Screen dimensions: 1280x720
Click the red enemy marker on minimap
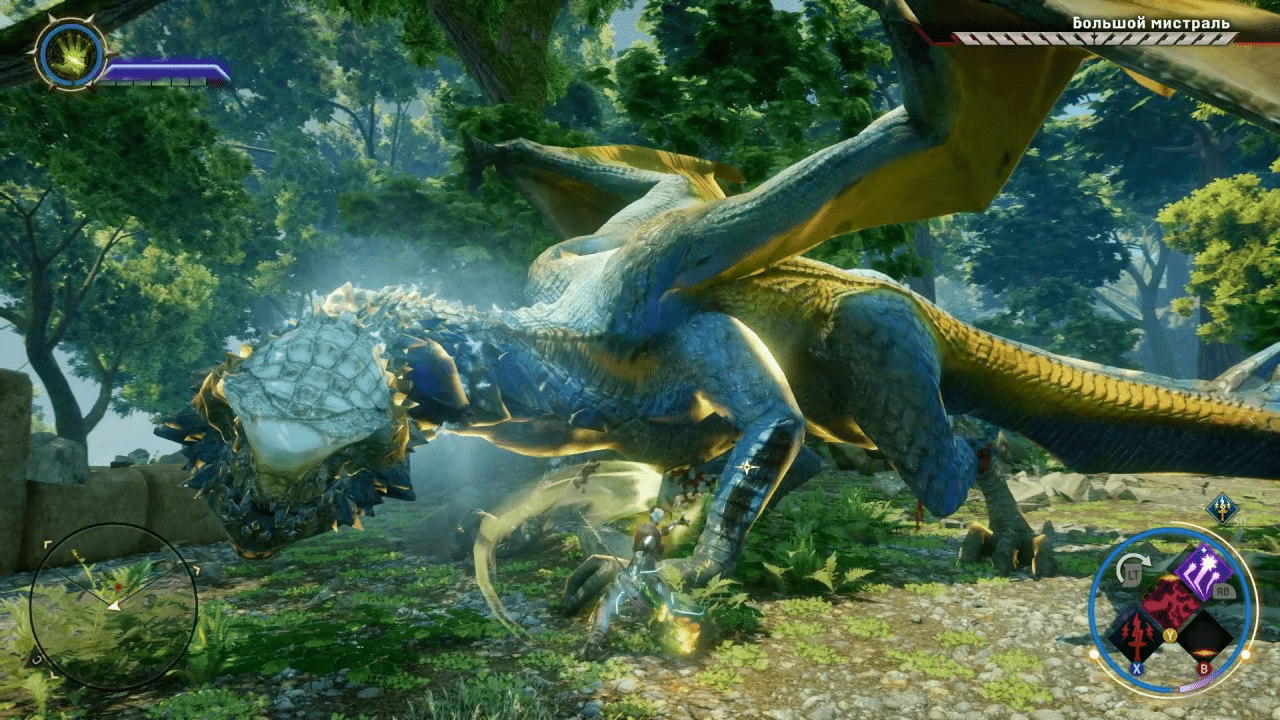(x=117, y=586)
